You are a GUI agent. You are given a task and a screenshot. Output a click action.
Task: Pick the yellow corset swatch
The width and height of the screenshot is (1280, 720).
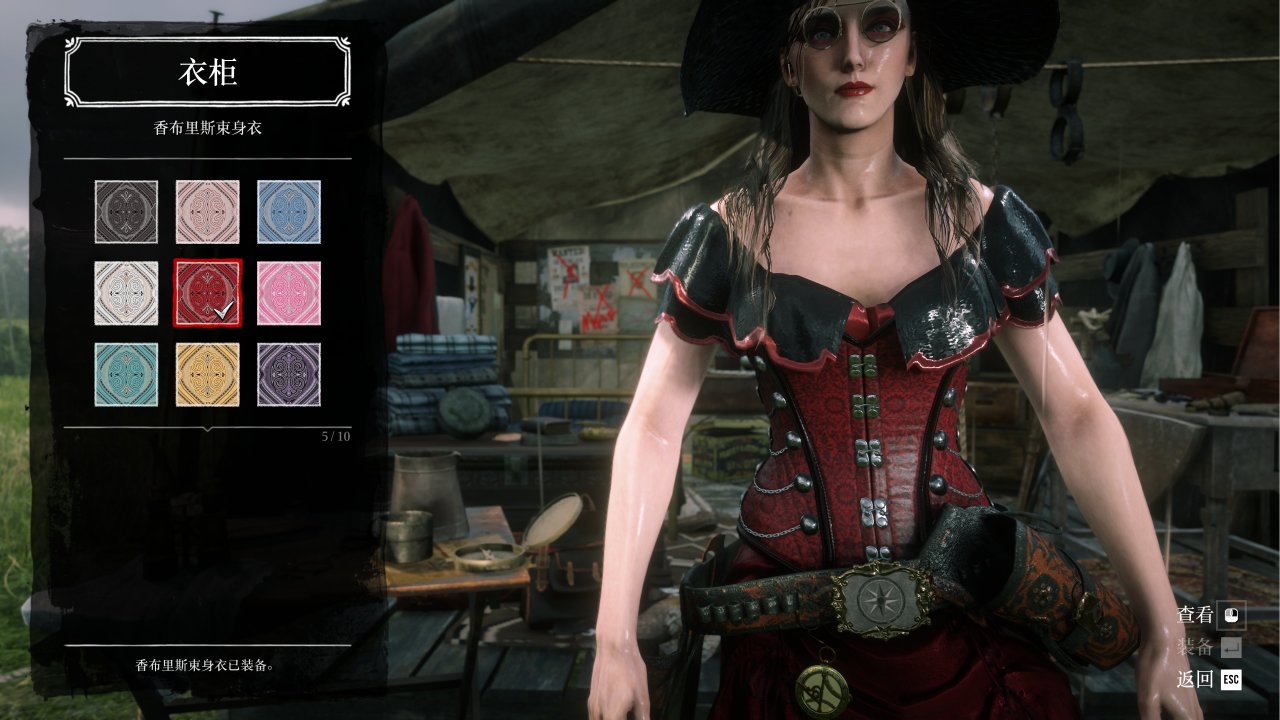click(207, 375)
